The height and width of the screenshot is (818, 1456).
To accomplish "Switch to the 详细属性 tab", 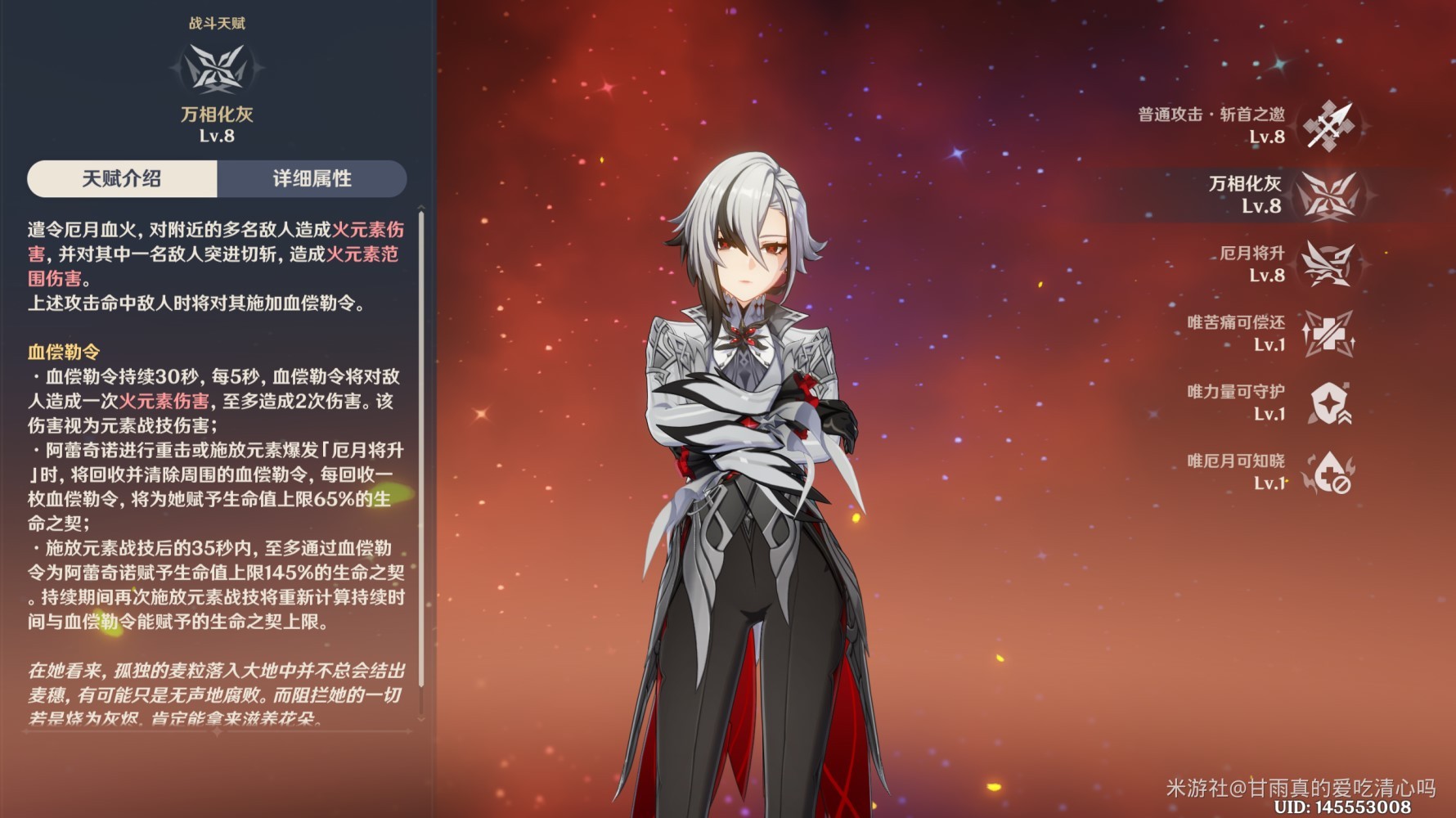I will click(x=311, y=179).
